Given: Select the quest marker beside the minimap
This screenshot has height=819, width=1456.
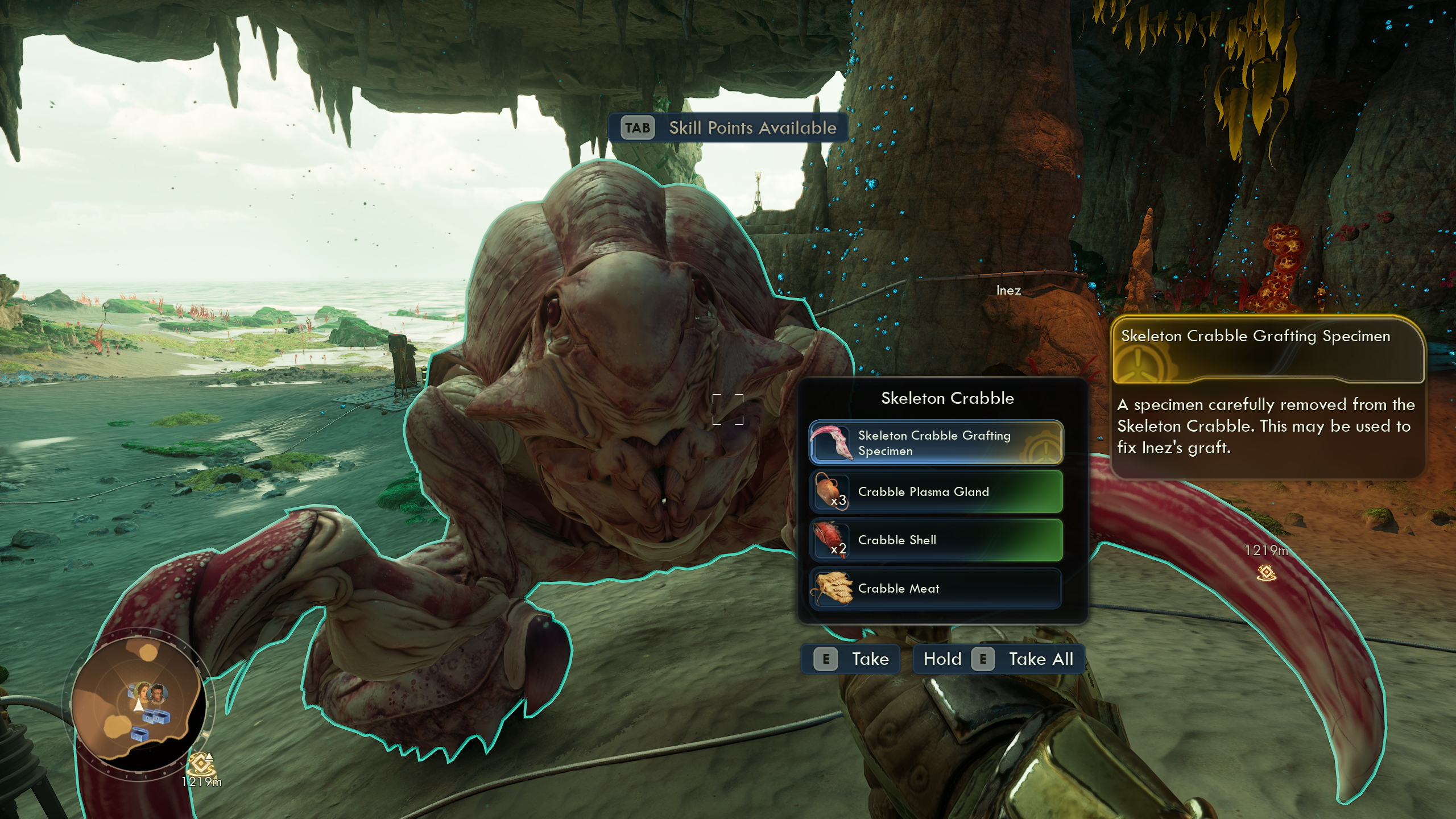Looking at the screenshot, I should (x=200, y=764).
